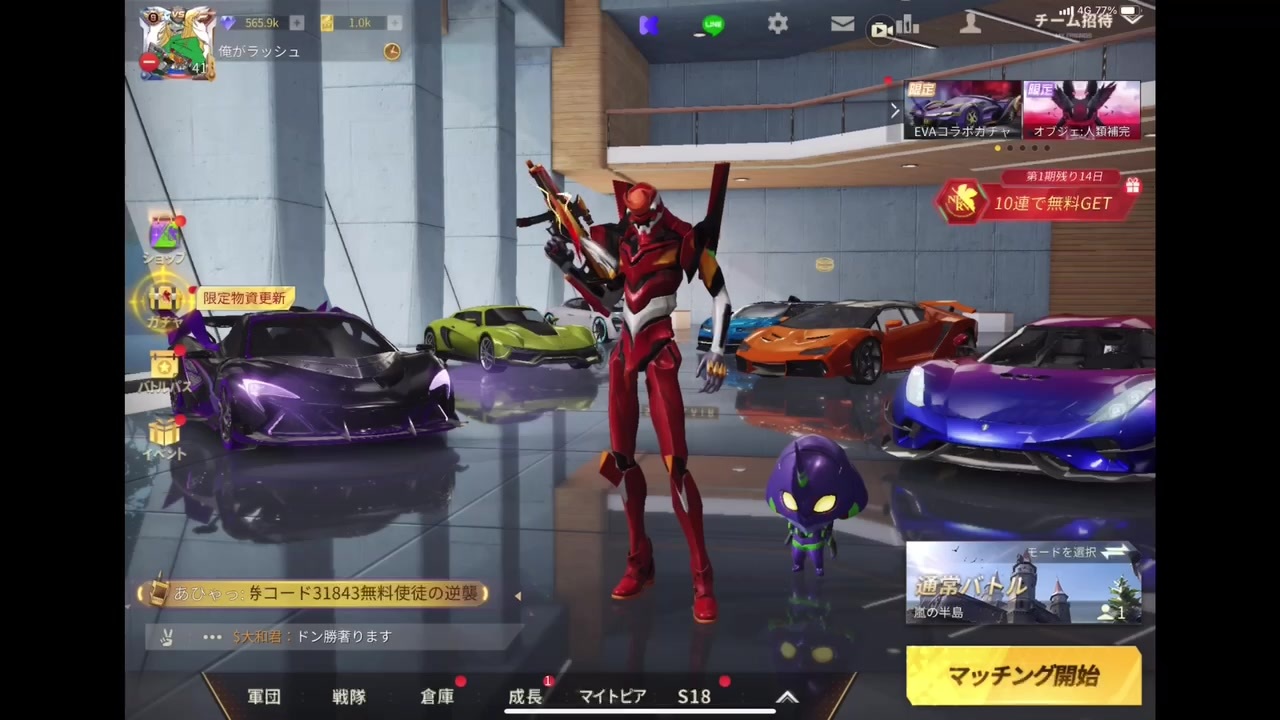Open the video recording feature
This screenshot has height=720, width=1280.
pyautogui.click(x=880, y=28)
